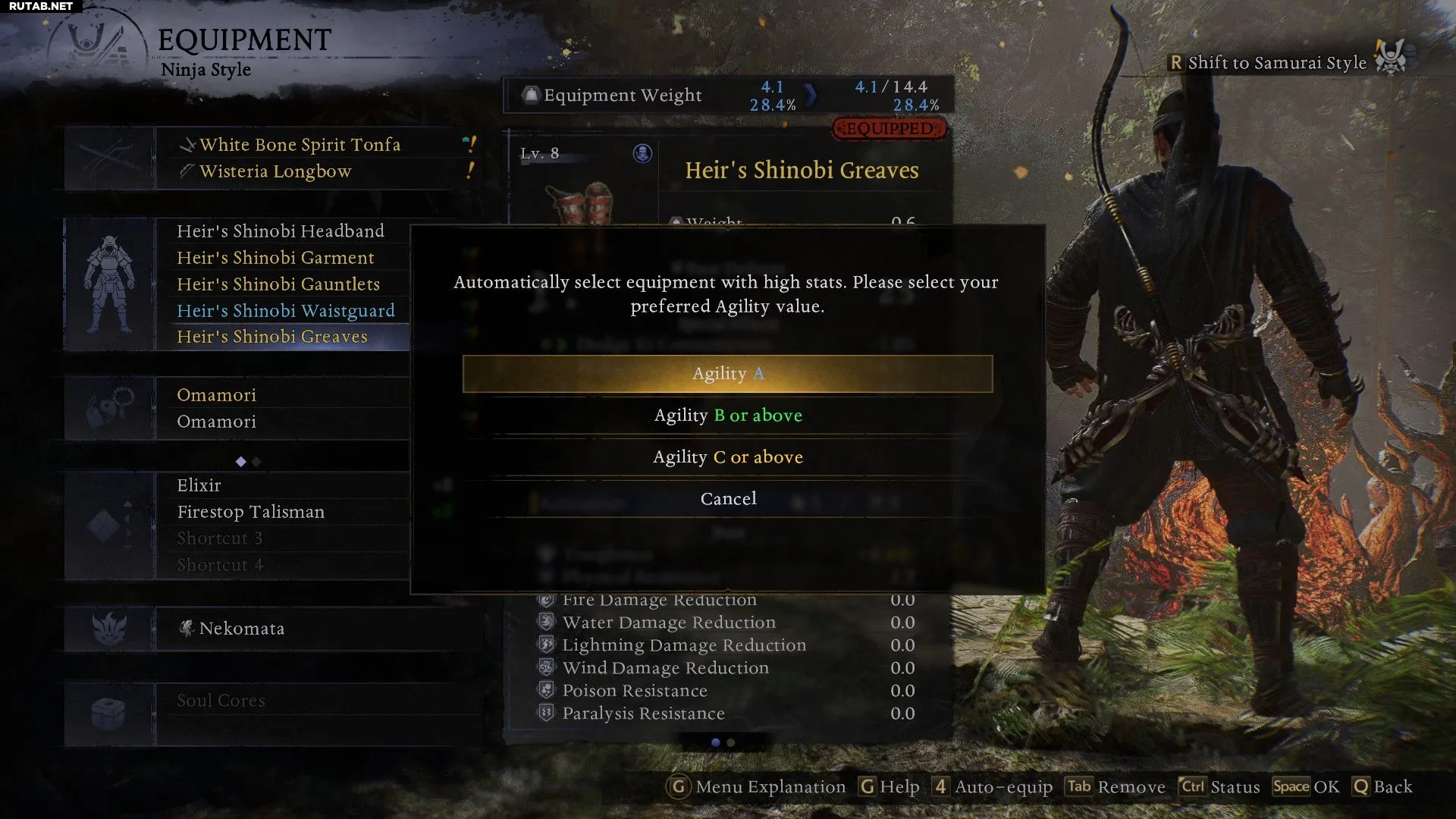Pick Agility C or above

[x=727, y=457]
